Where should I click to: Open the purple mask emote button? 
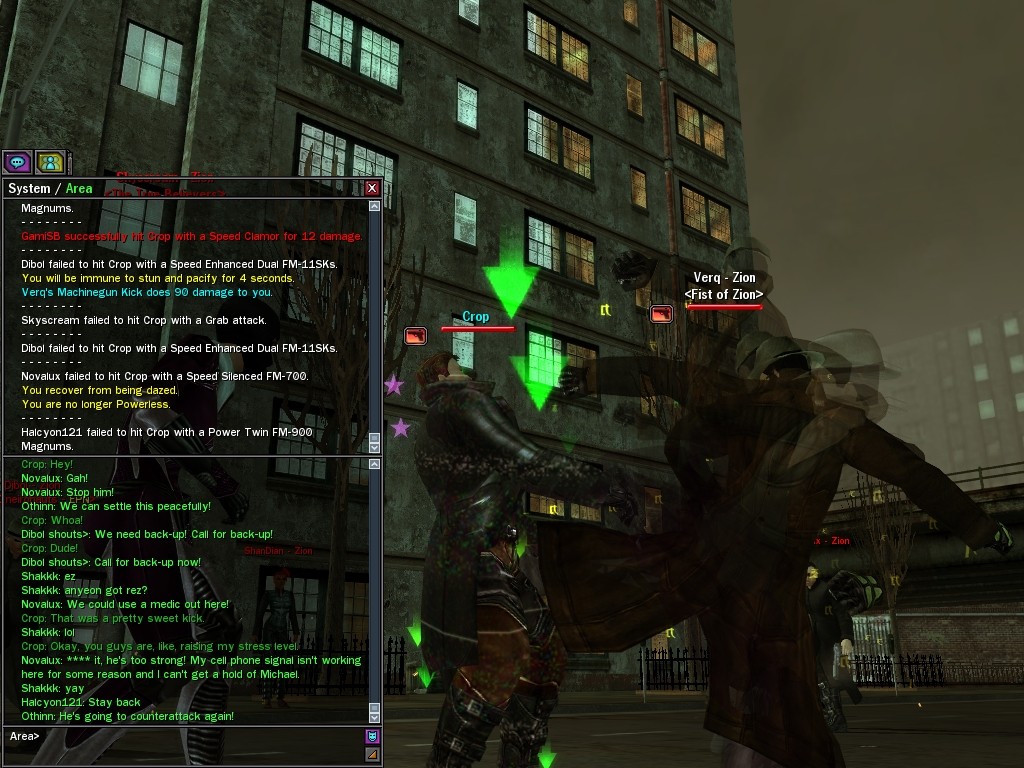pos(372,737)
